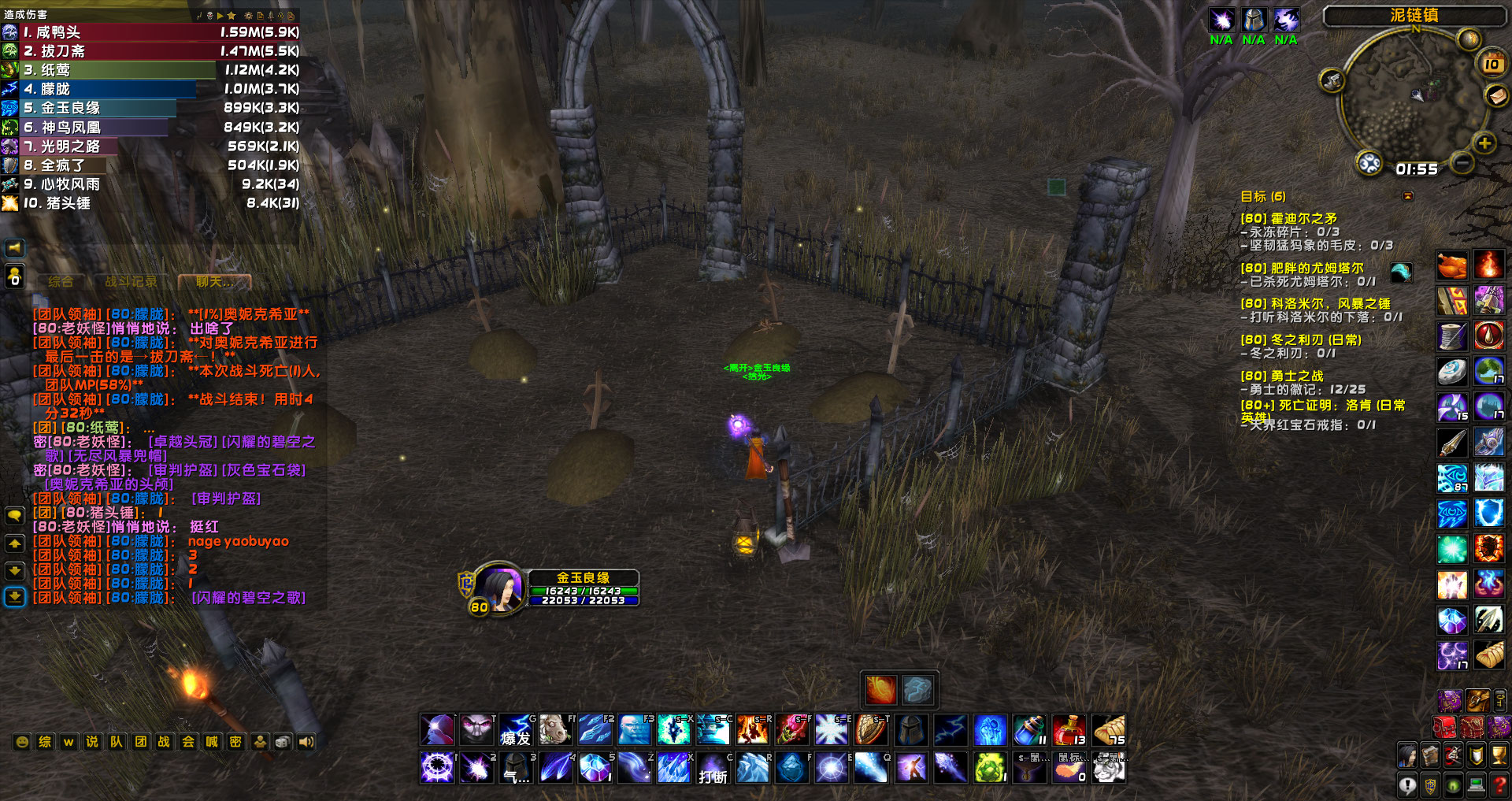Open the calendar showing 10 beside the minimap

tap(1491, 65)
